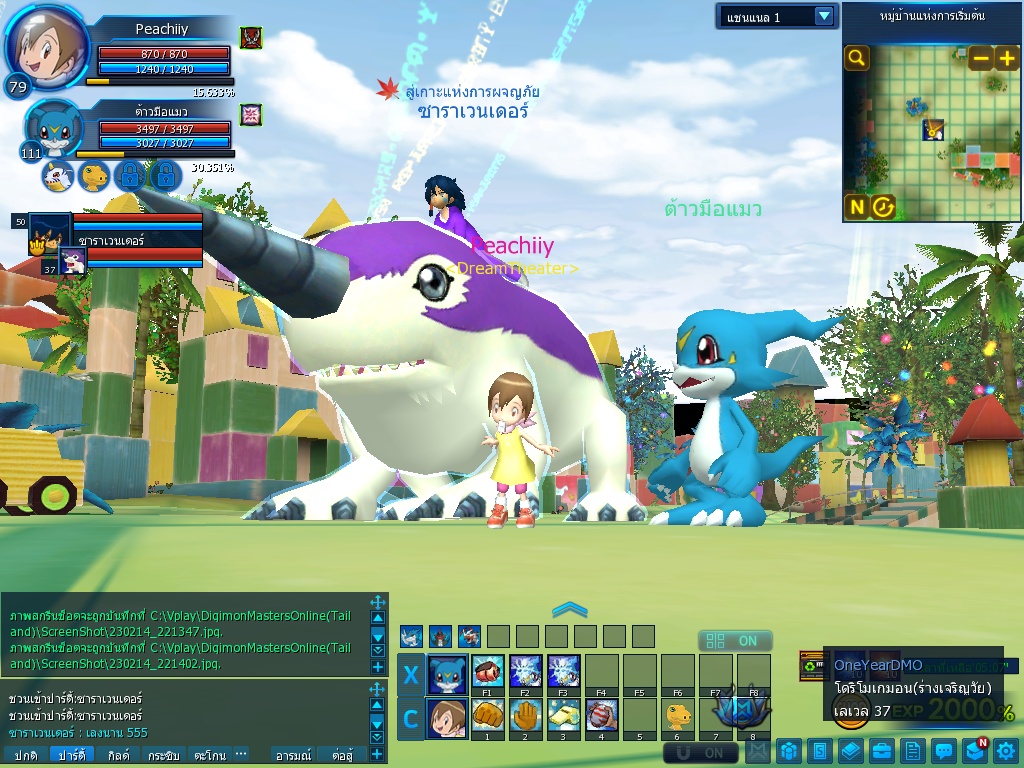Select the Agumon partner slot under the Digimon bars
This screenshot has width=1024, height=768.
(x=94, y=177)
